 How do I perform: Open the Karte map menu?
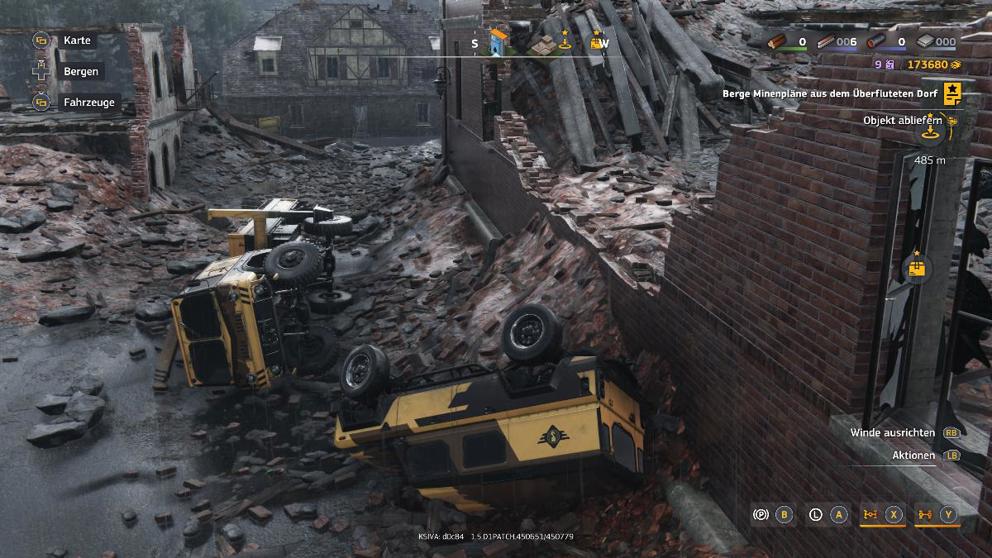click(76, 41)
